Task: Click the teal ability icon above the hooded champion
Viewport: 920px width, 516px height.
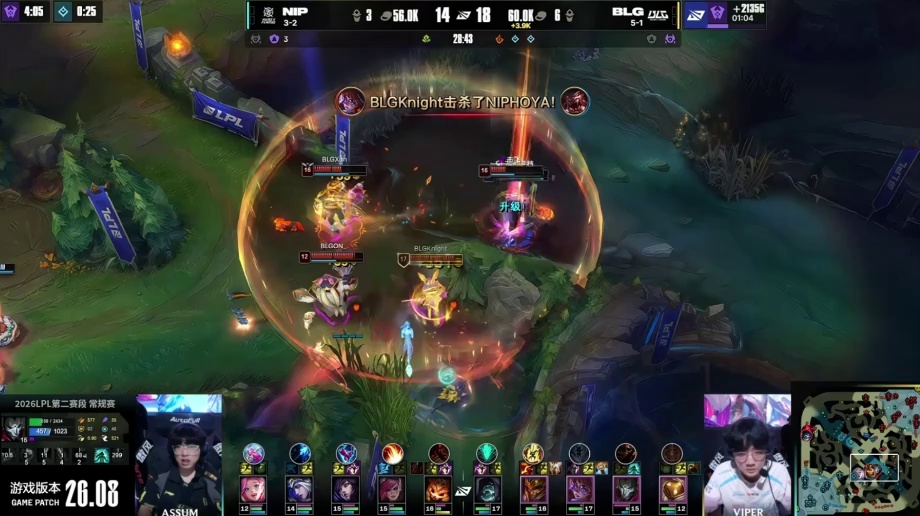Action: click(x=487, y=453)
